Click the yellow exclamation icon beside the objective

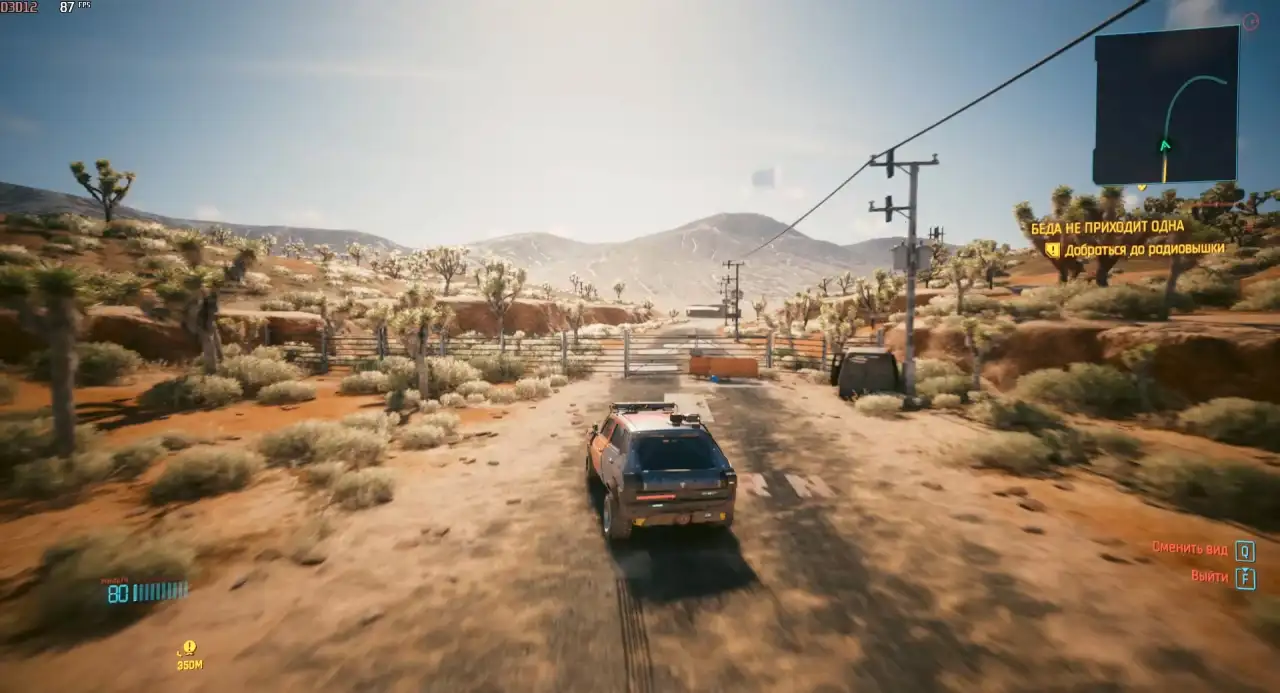pos(1052,250)
